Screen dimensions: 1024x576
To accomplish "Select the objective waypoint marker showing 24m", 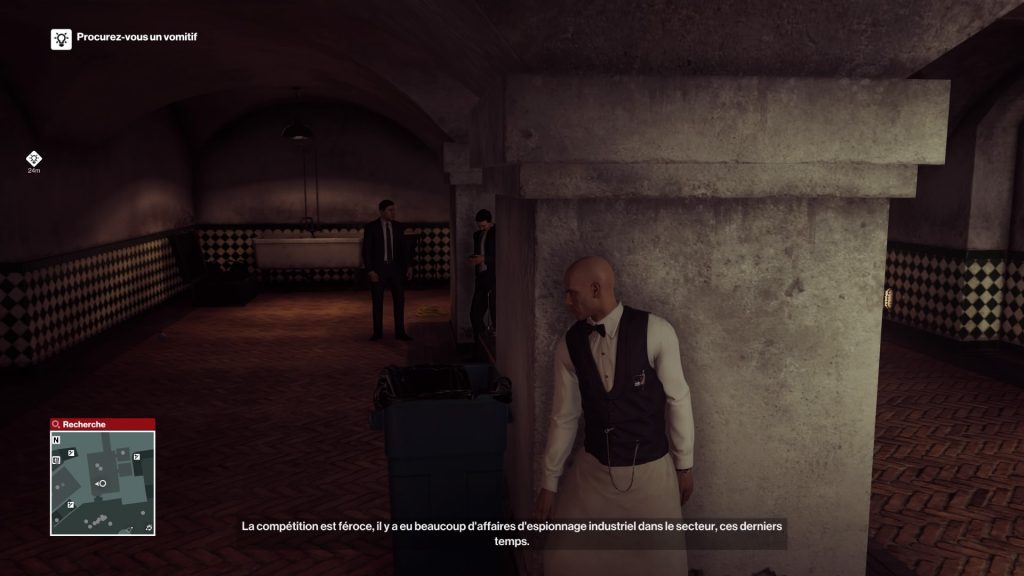I will point(34,159).
